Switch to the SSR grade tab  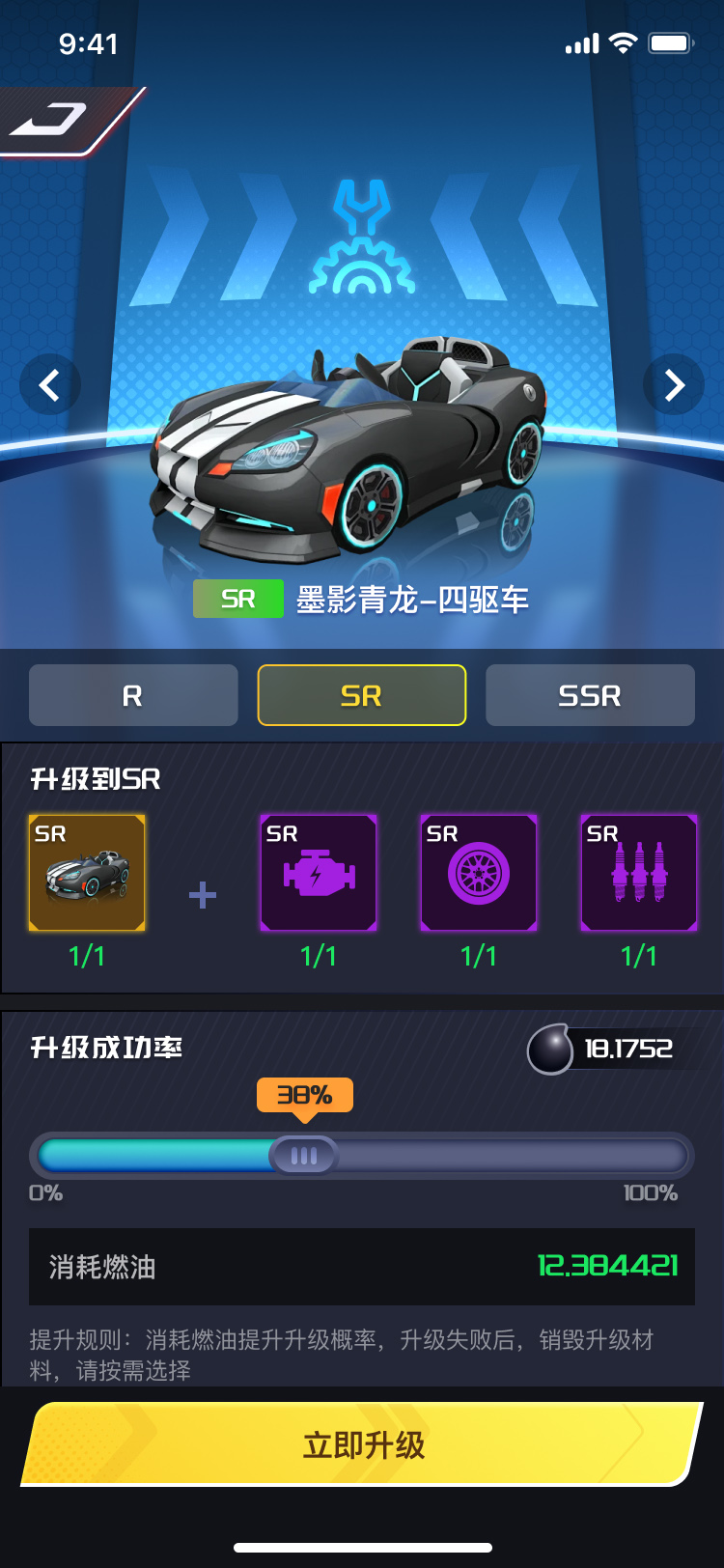590,695
